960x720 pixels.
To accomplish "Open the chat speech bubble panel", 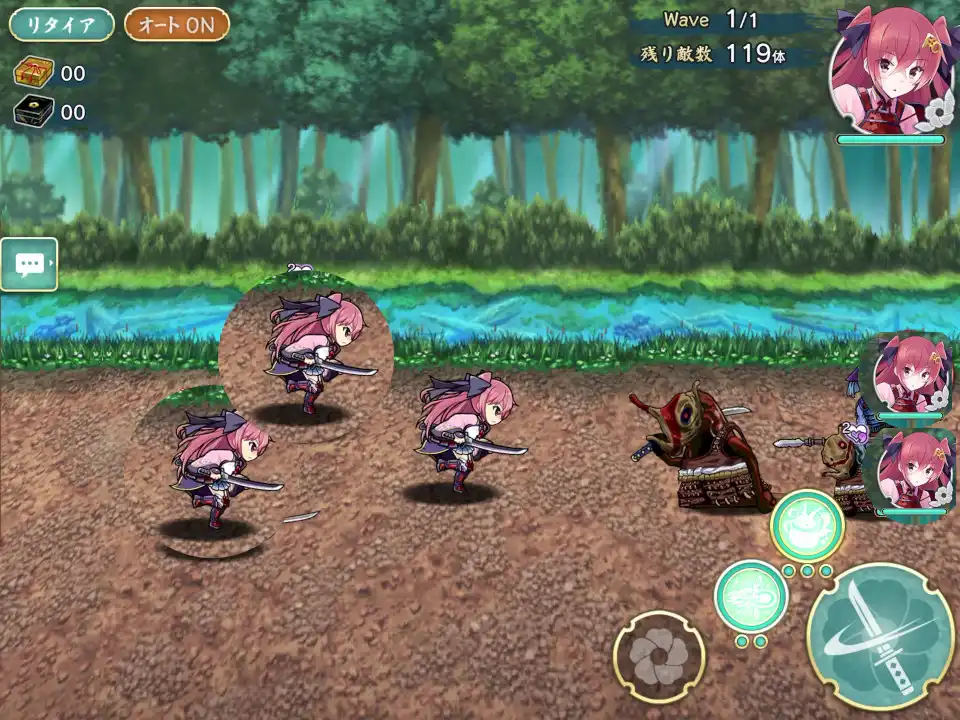I will 29,264.
